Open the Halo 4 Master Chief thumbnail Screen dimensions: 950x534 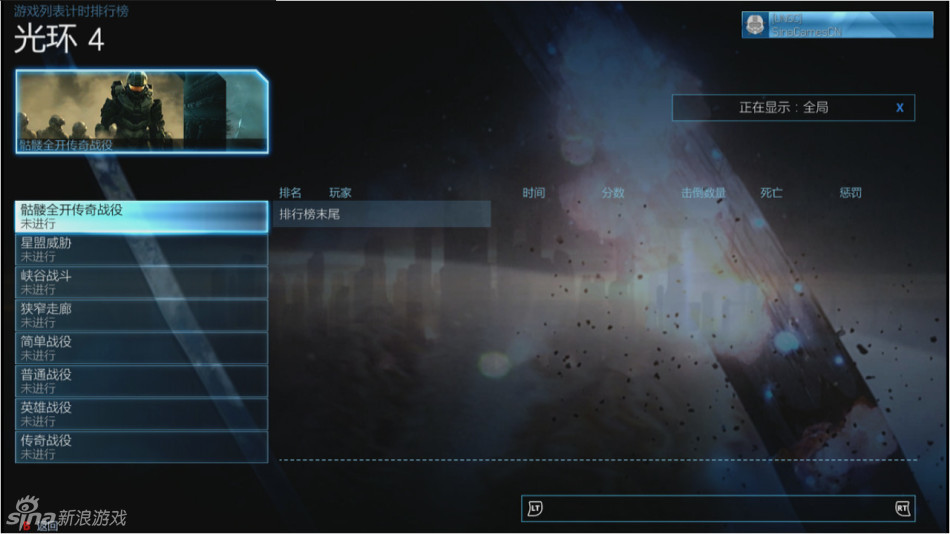pyautogui.click(x=141, y=111)
